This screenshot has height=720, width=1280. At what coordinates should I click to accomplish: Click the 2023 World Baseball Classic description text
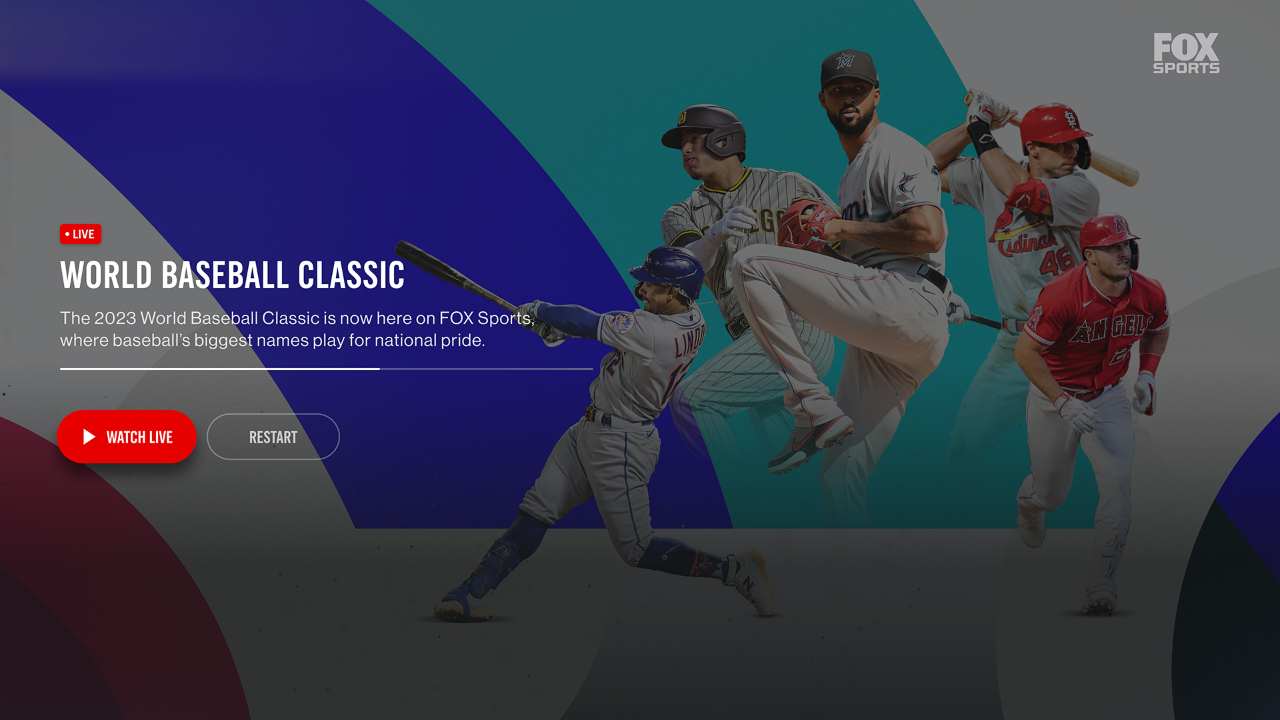tap(298, 328)
